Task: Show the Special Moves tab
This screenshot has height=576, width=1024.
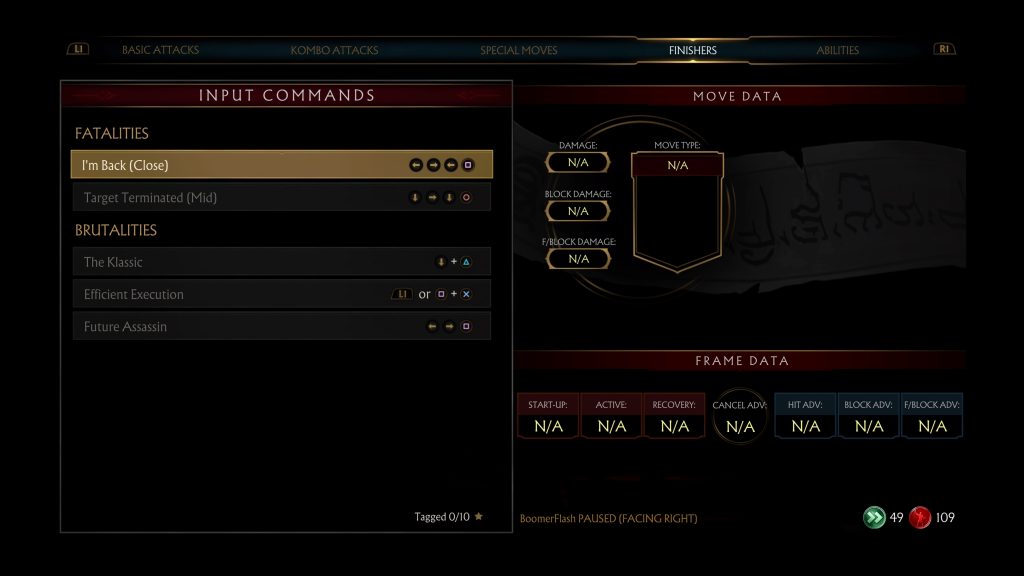Action: pyautogui.click(x=518, y=50)
